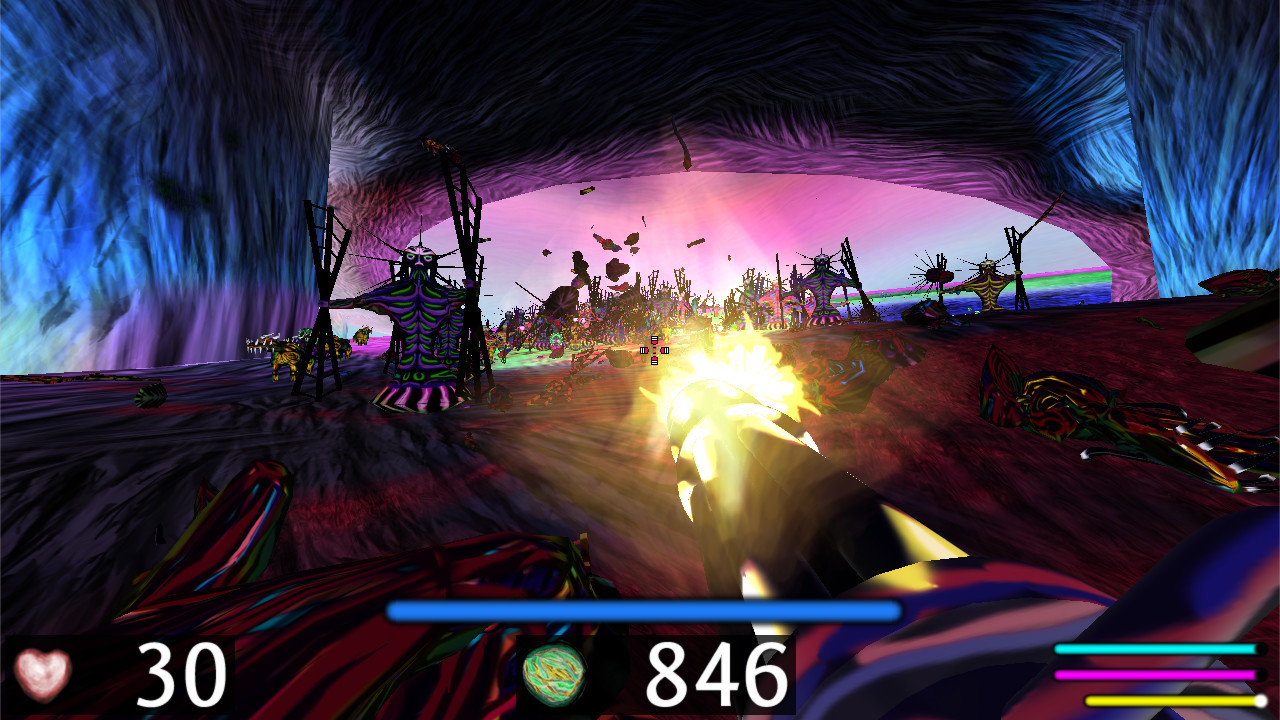Image resolution: width=1280 pixels, height=720 pixels.
Task: Click the muzzle flash effect
Action: pyautogui.click(x=740, y=370)
